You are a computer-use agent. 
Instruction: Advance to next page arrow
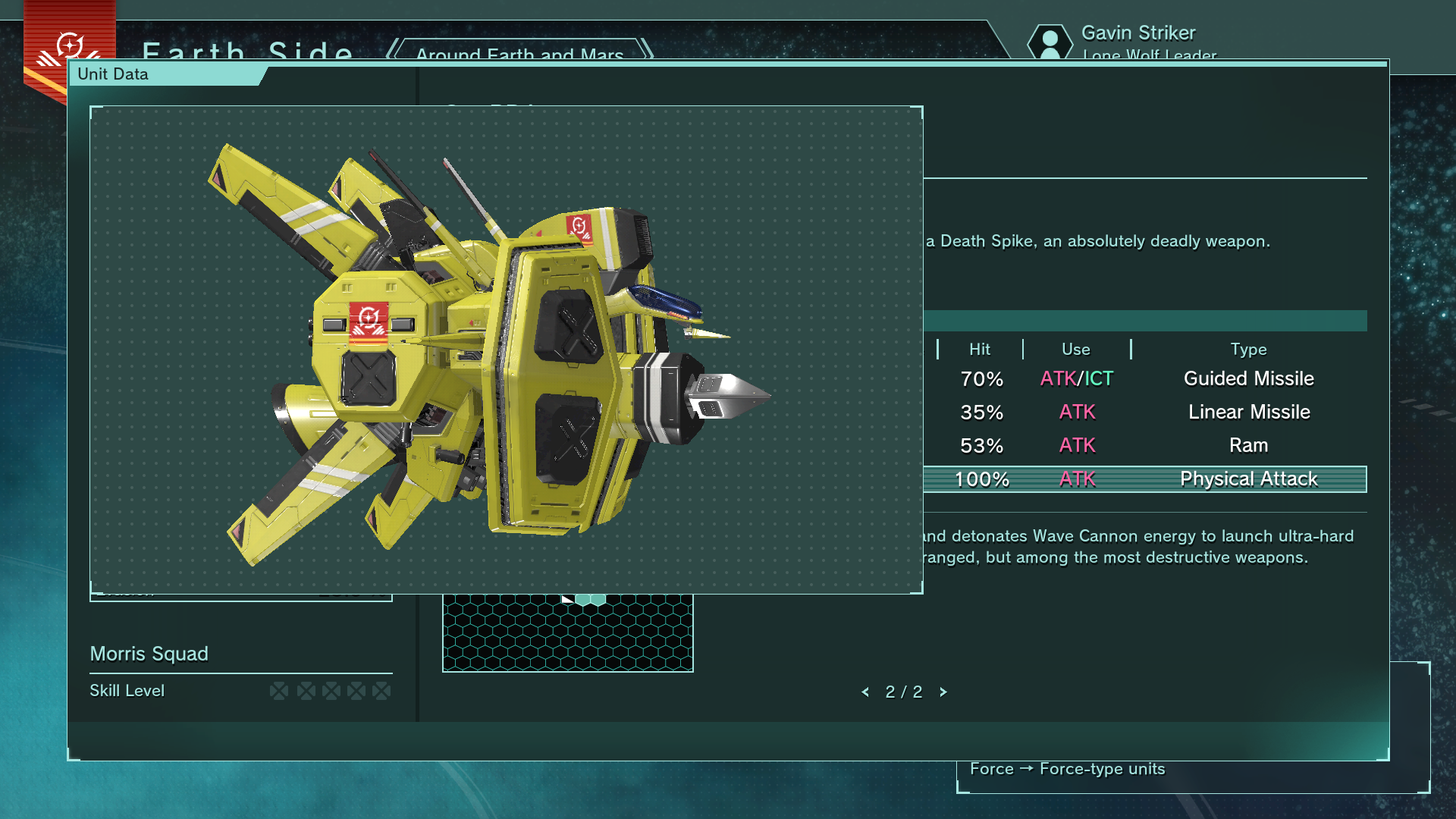(943, 692)
